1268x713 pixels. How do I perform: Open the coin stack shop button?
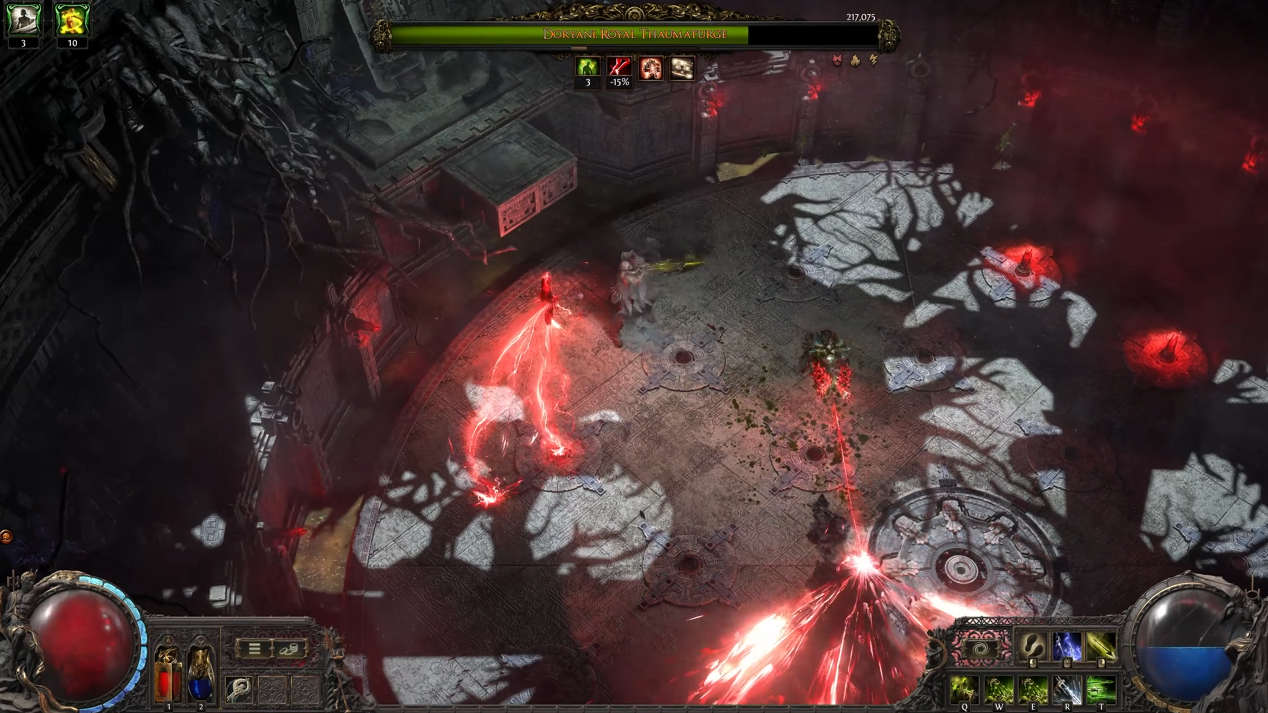click(288, 649)
